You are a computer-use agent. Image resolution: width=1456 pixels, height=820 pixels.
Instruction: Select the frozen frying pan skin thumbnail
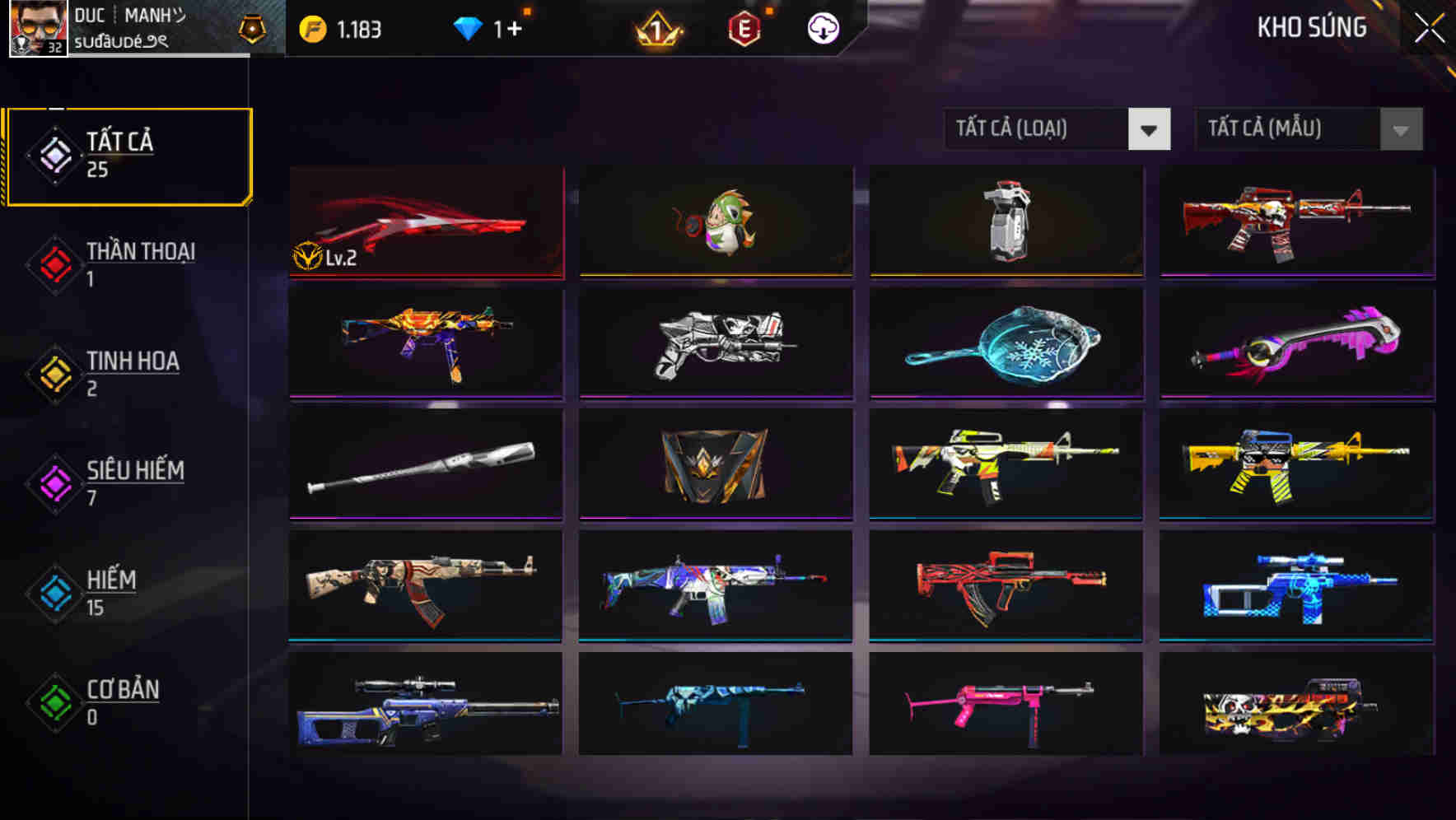pyautogui.click(x=1006, y=344)
